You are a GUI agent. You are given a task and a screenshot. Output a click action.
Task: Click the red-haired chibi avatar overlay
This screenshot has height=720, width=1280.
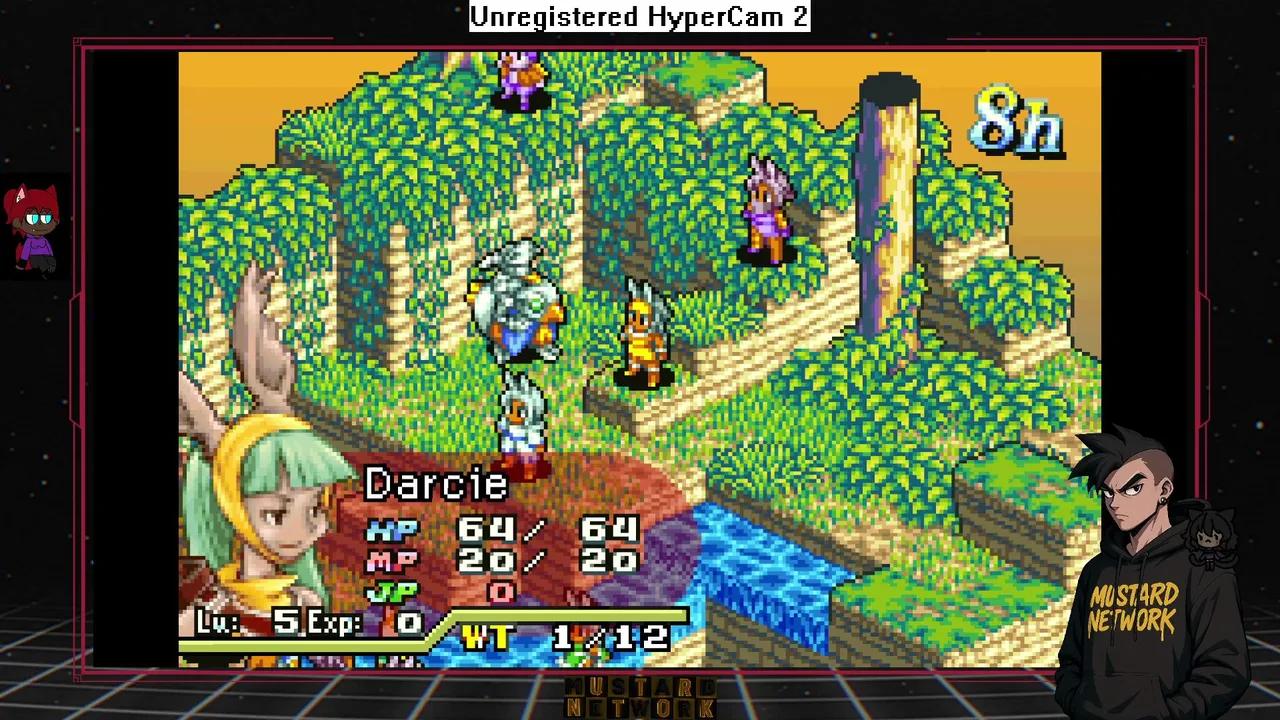tap(33, 228)
